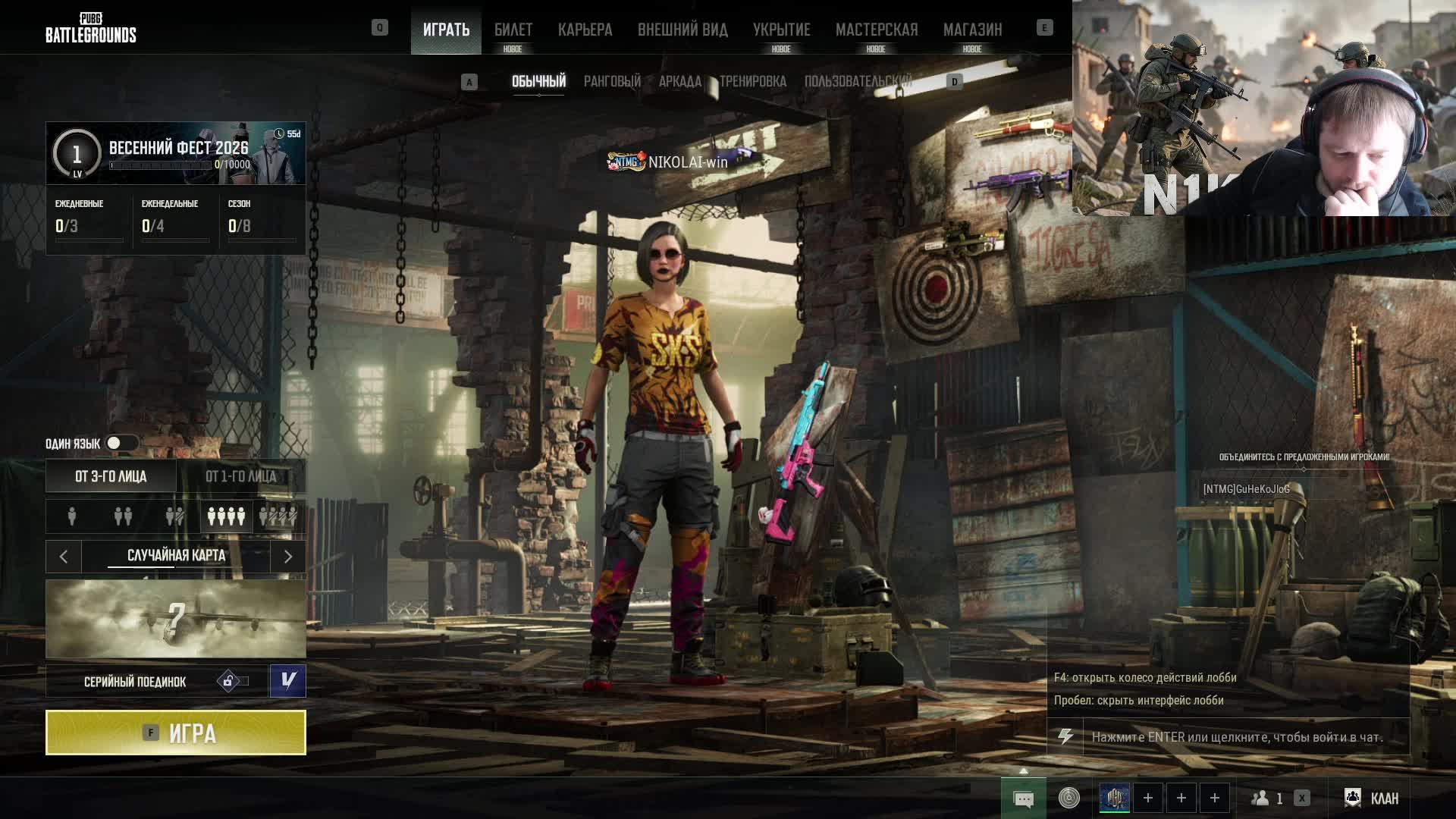This screenshot has width=1456, height=819.
Task: Choose the solo single-player team size
Action: point(72,516)
